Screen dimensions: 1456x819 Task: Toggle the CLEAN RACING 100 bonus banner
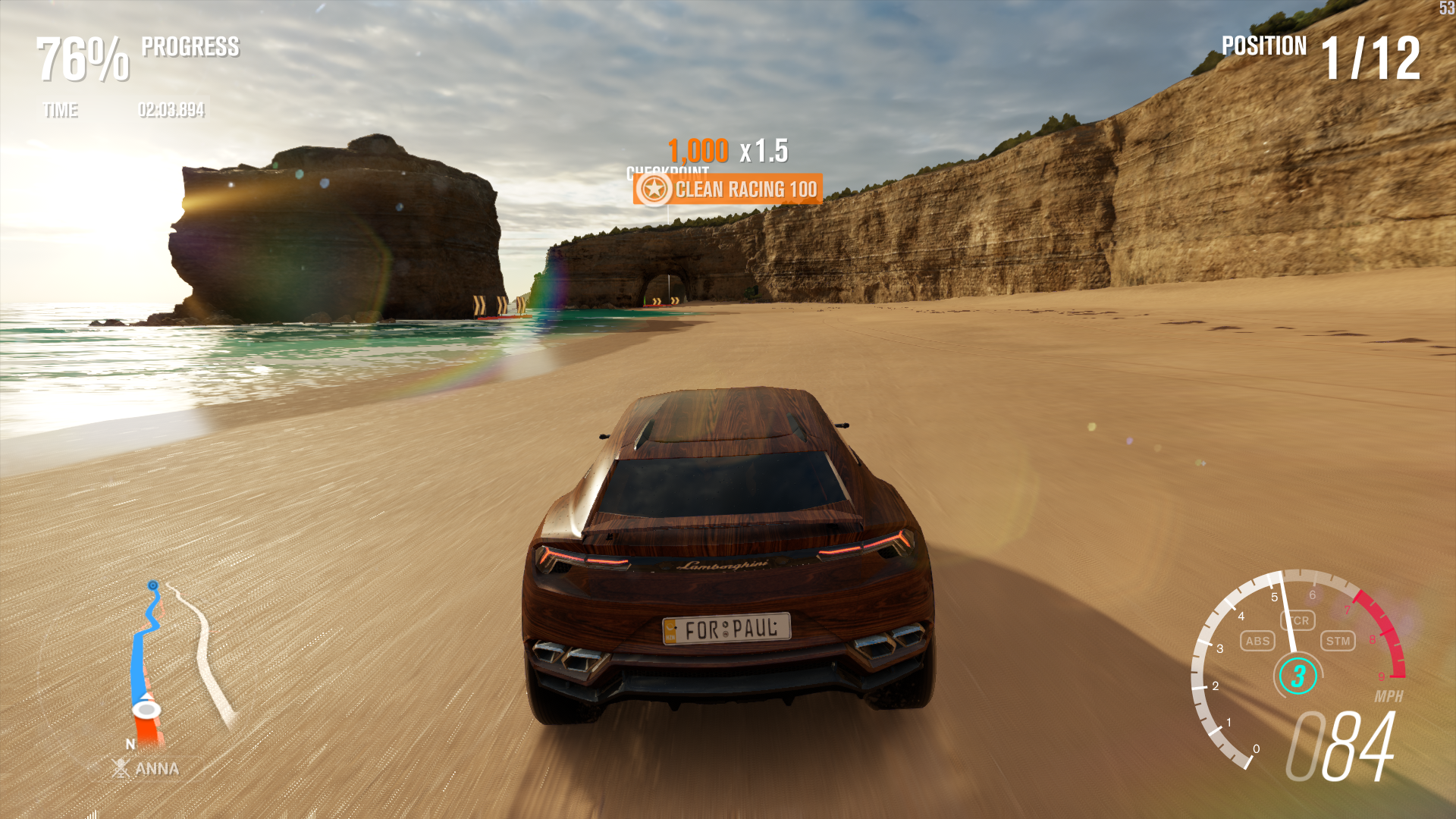728,190
